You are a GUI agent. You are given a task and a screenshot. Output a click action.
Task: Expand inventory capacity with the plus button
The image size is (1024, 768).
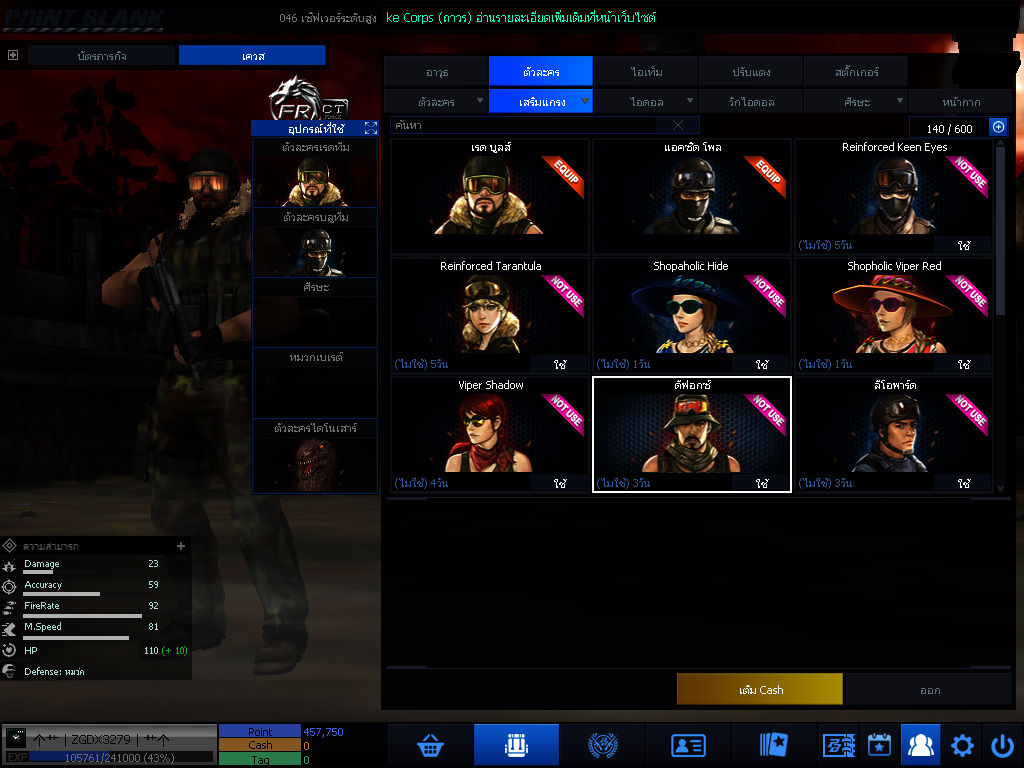[997, 127]
